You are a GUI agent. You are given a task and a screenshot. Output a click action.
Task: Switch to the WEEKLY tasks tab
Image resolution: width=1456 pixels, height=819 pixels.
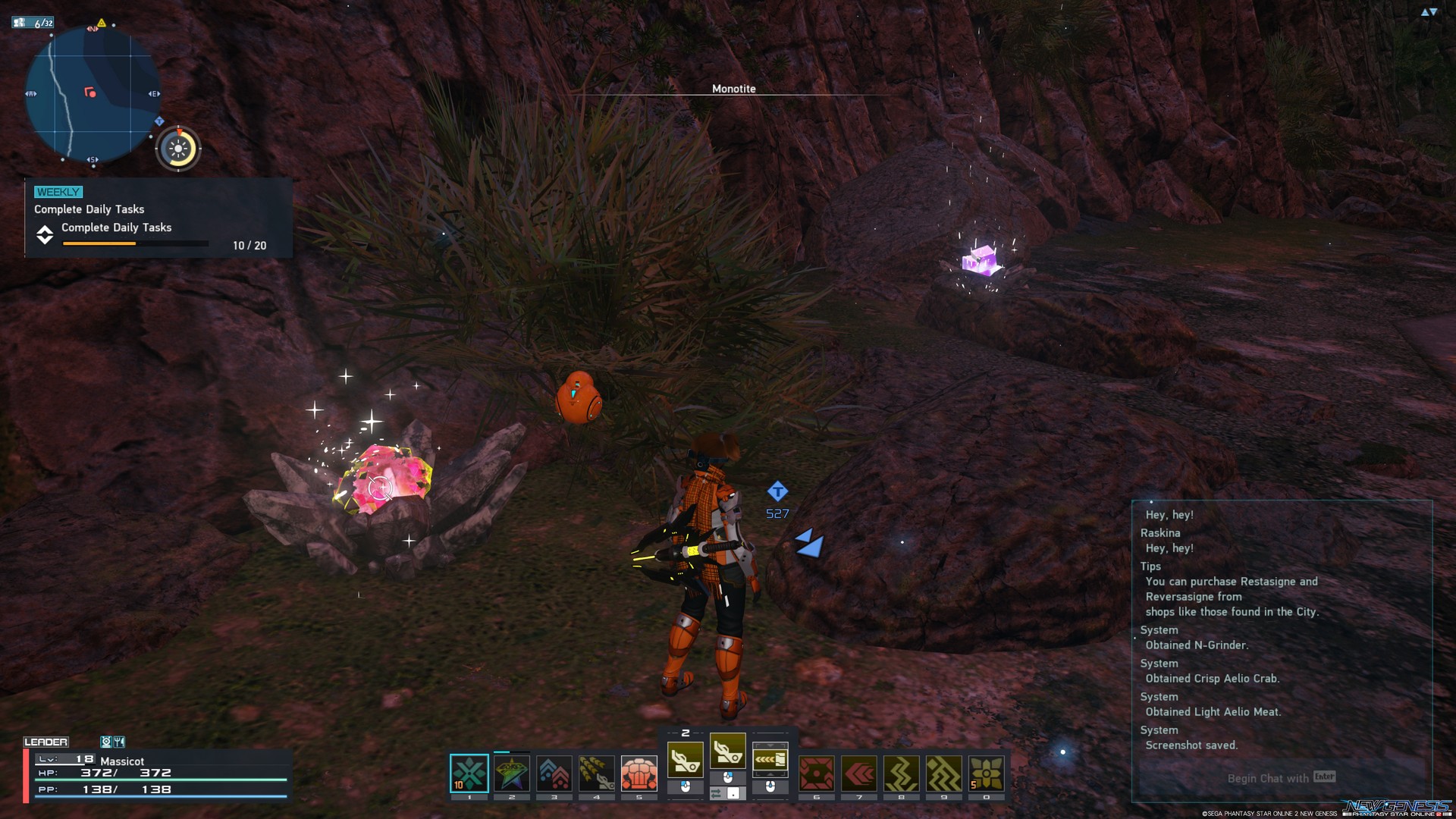pos(57,192)
